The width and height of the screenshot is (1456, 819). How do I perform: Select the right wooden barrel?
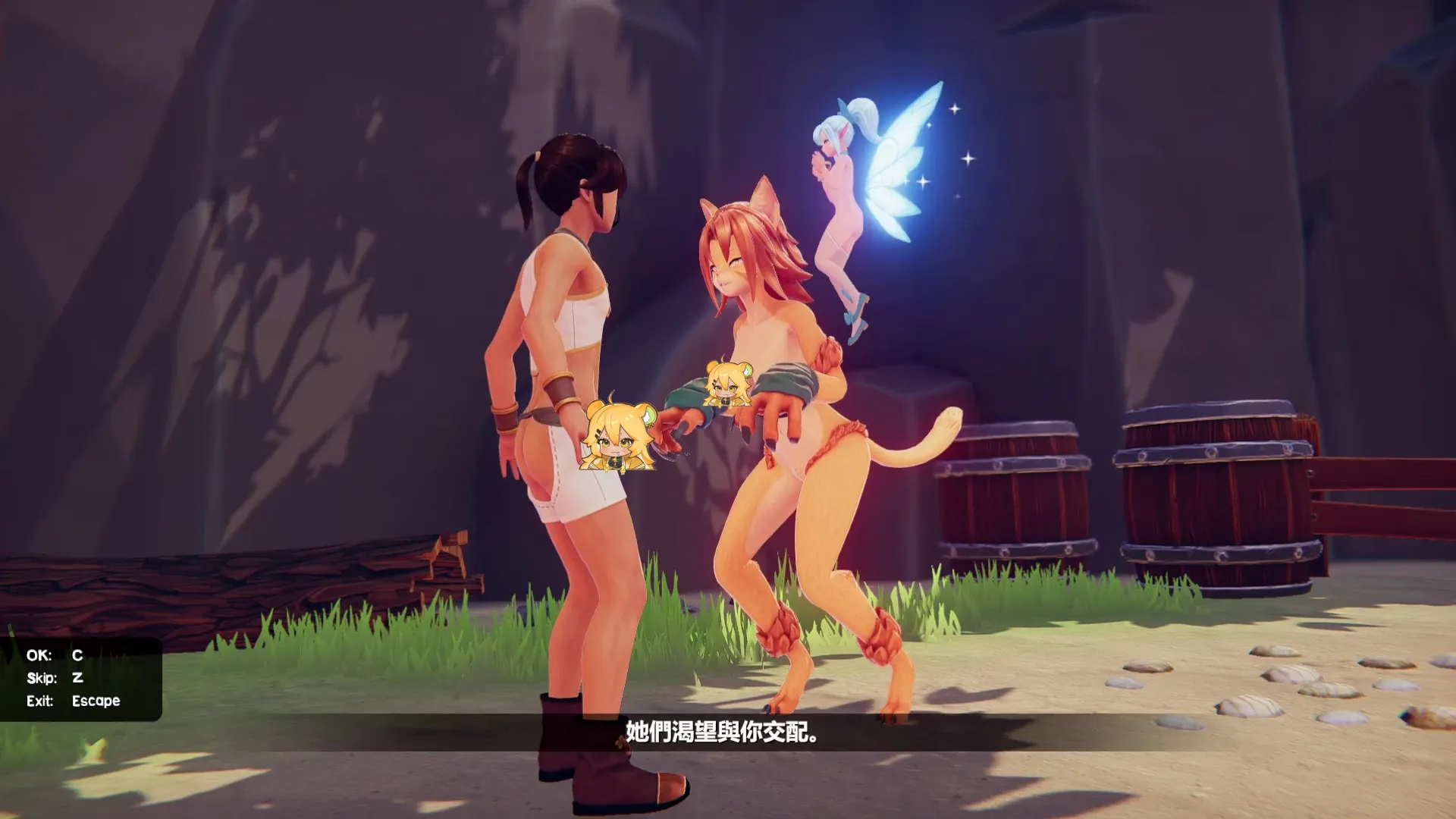pos(1213,493)
